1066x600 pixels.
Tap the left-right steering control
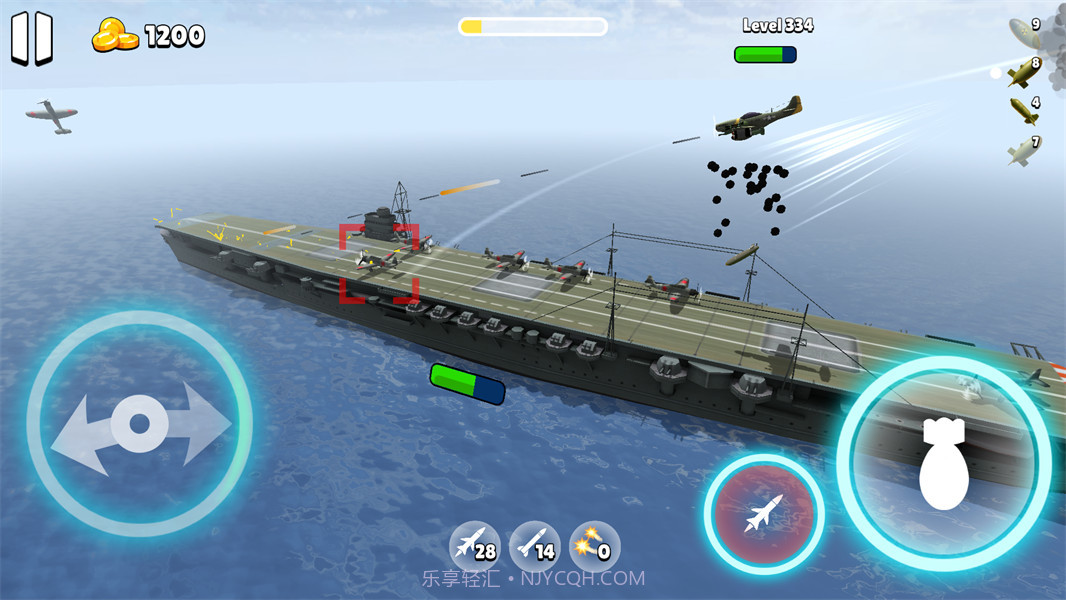click(139, 424)
